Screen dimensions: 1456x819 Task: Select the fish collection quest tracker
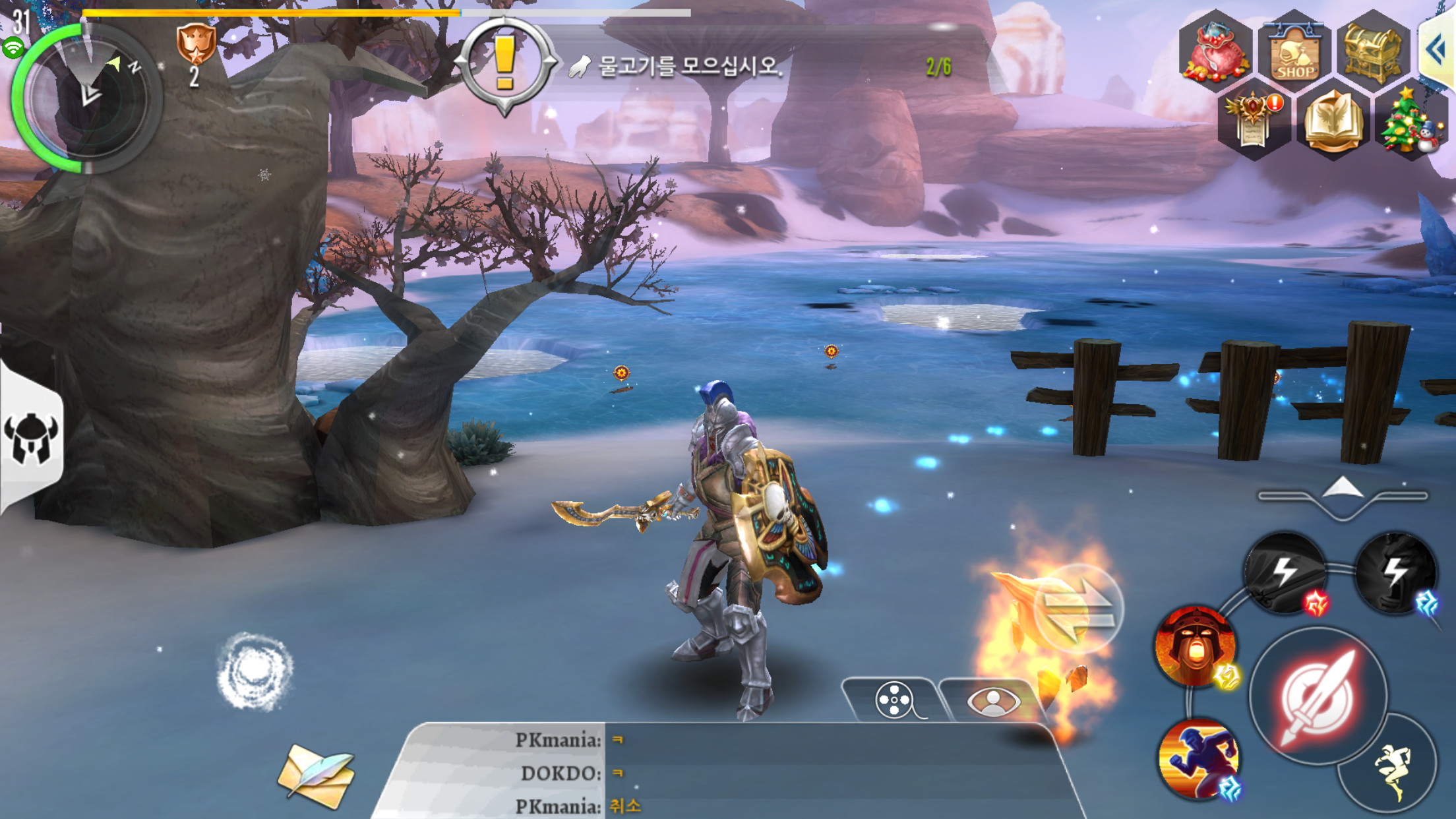[690, 66]
